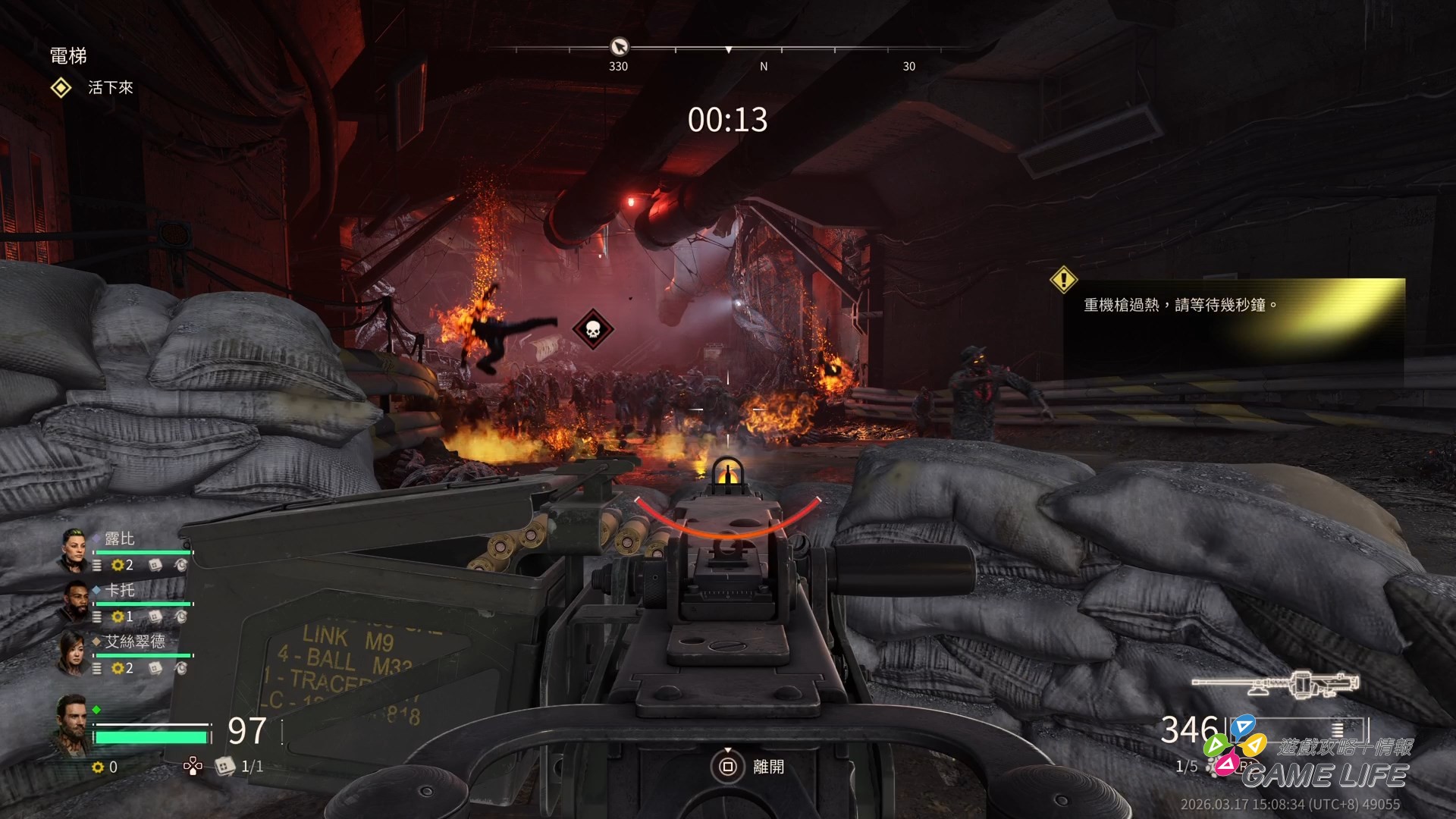Click your own bearded character portrait
The width and height of the screenshot is (1456, 819).
(73, 723)
